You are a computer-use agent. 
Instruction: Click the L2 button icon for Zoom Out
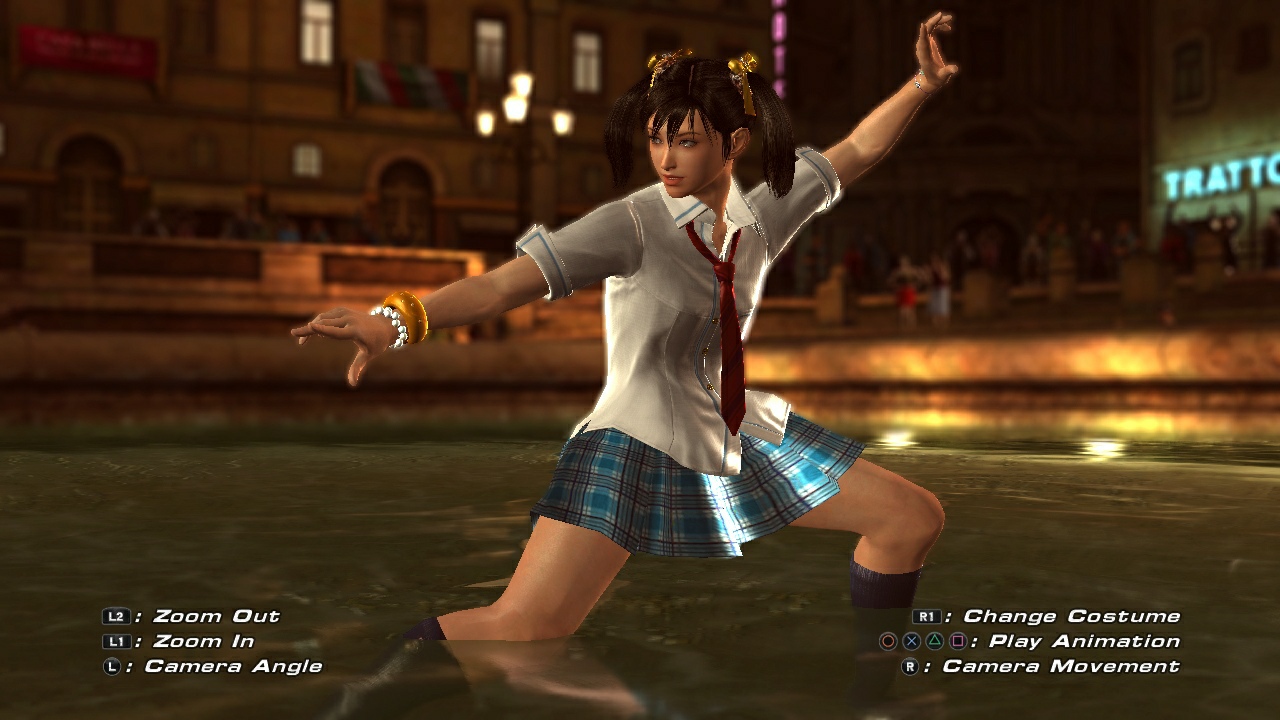(x=116, y=617)
